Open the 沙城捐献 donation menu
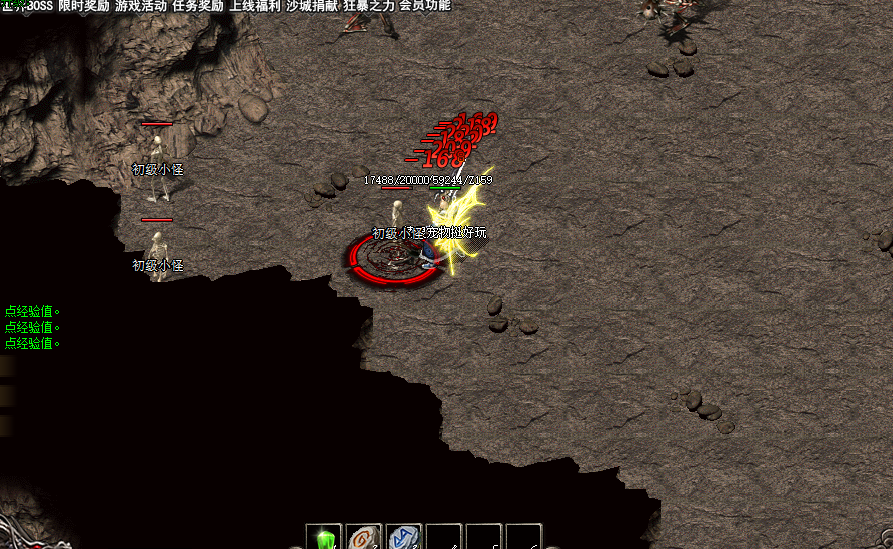The height and width of the screenshot is (549, 893). coord(312,6)
